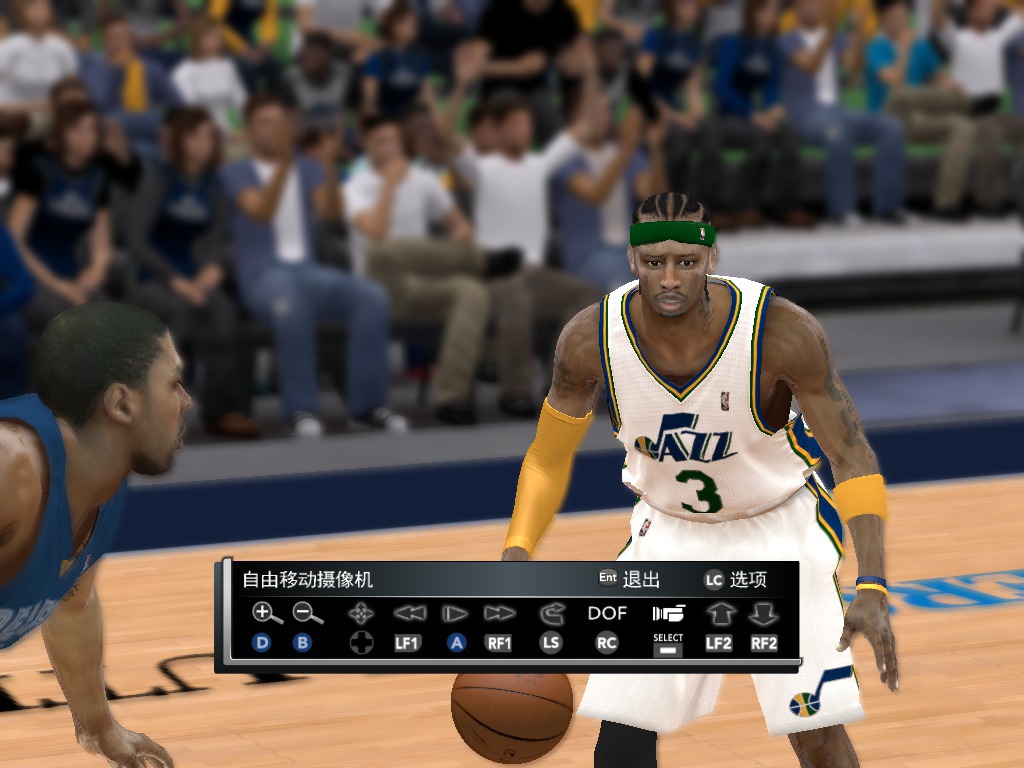Lower the camera with the down arrow icon
1024x768 pixels.
763,613
